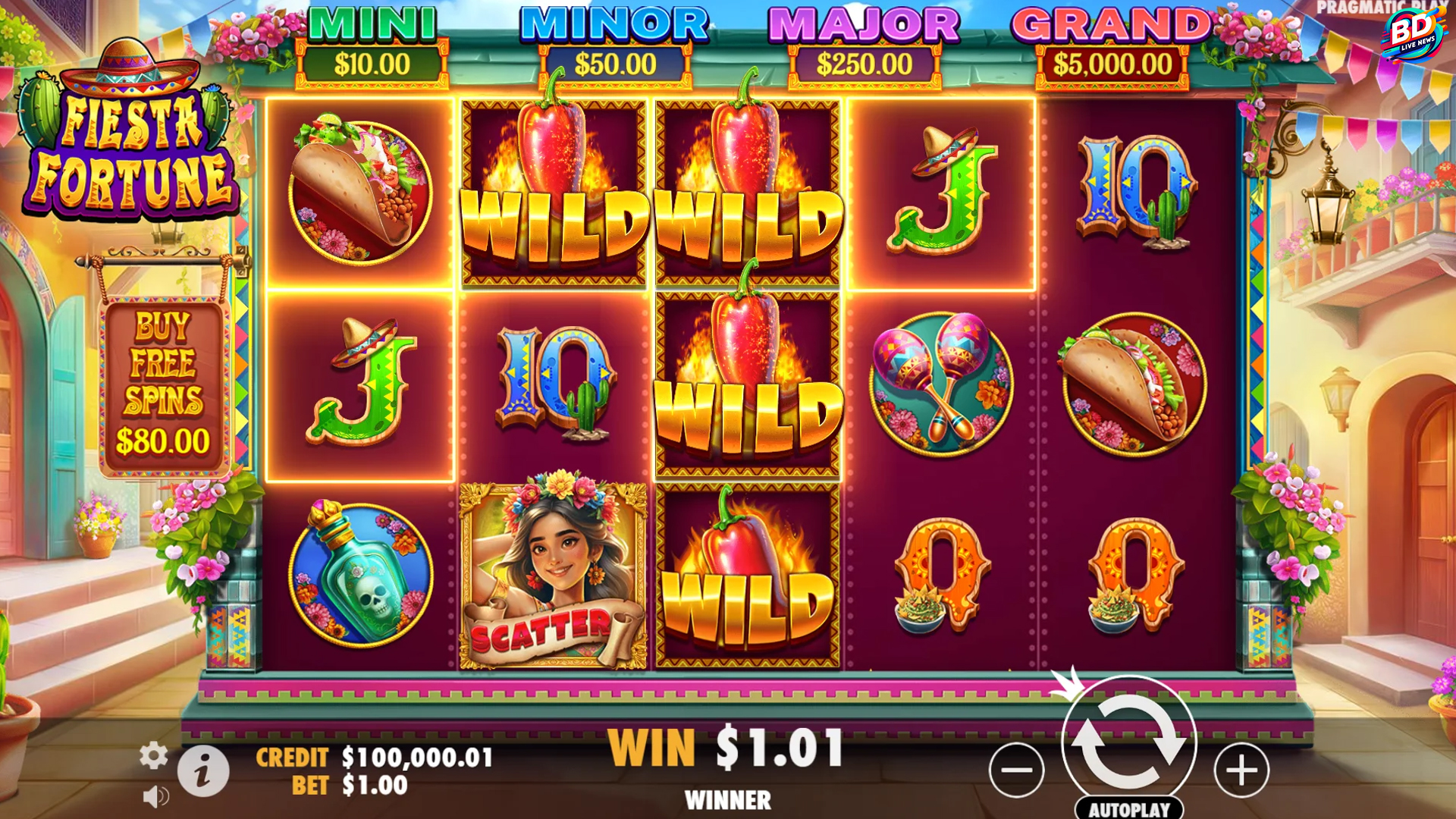This screenshot has width=1456, height=819.
Task: Click the BD Live News channel logo
Action: click(x=1412, y=33)
